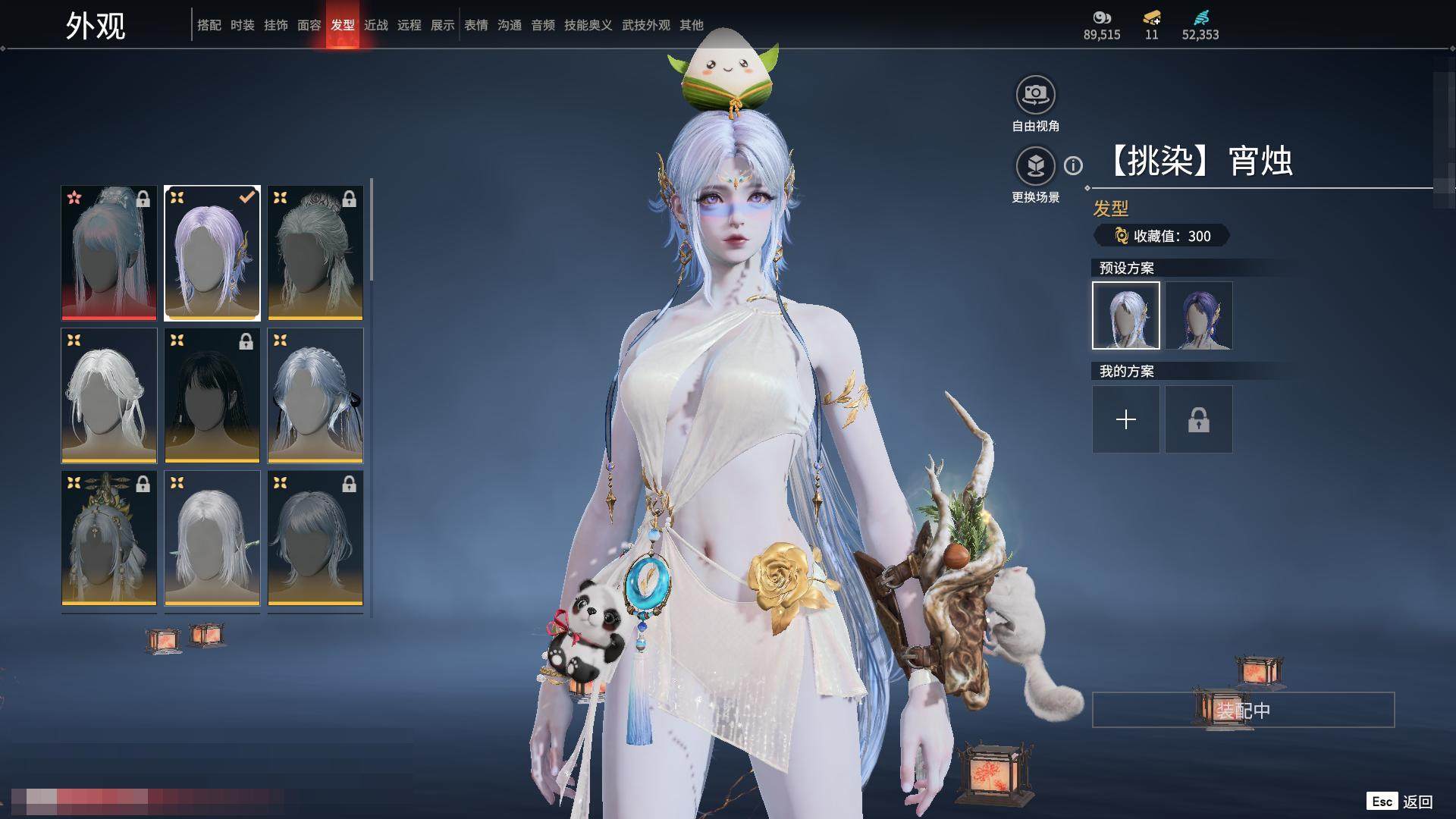Open the 其他 tab
Screen dimensions: 1456x819
tap(691, 25)
